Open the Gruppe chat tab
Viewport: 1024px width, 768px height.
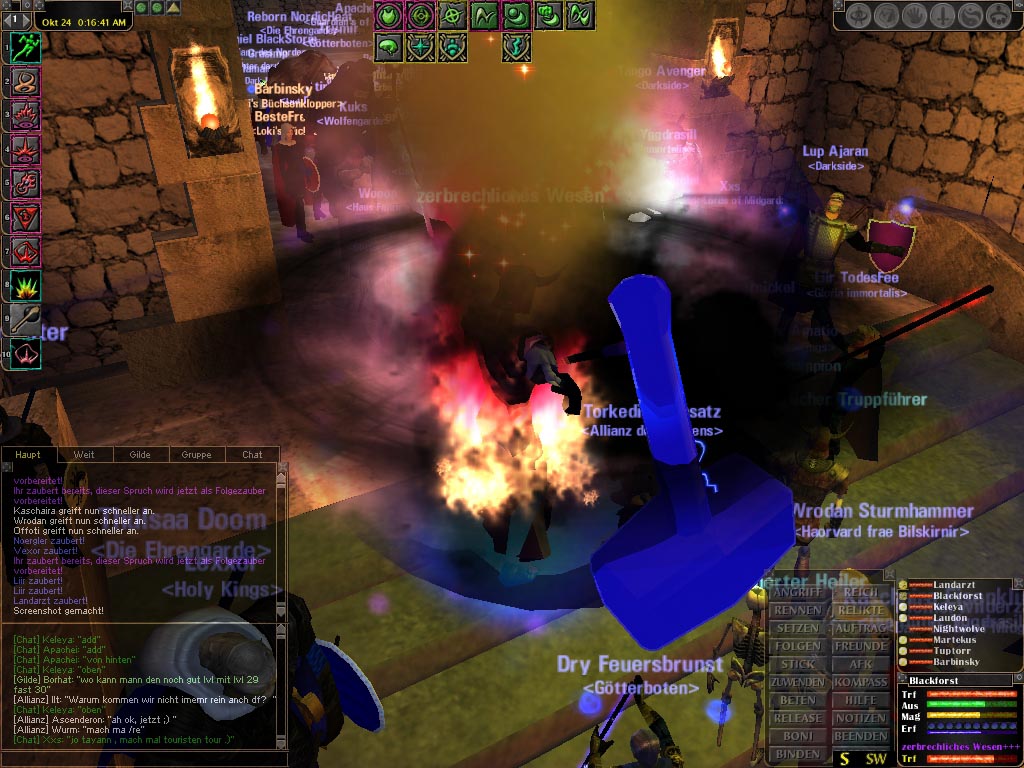tap(196, 455)
